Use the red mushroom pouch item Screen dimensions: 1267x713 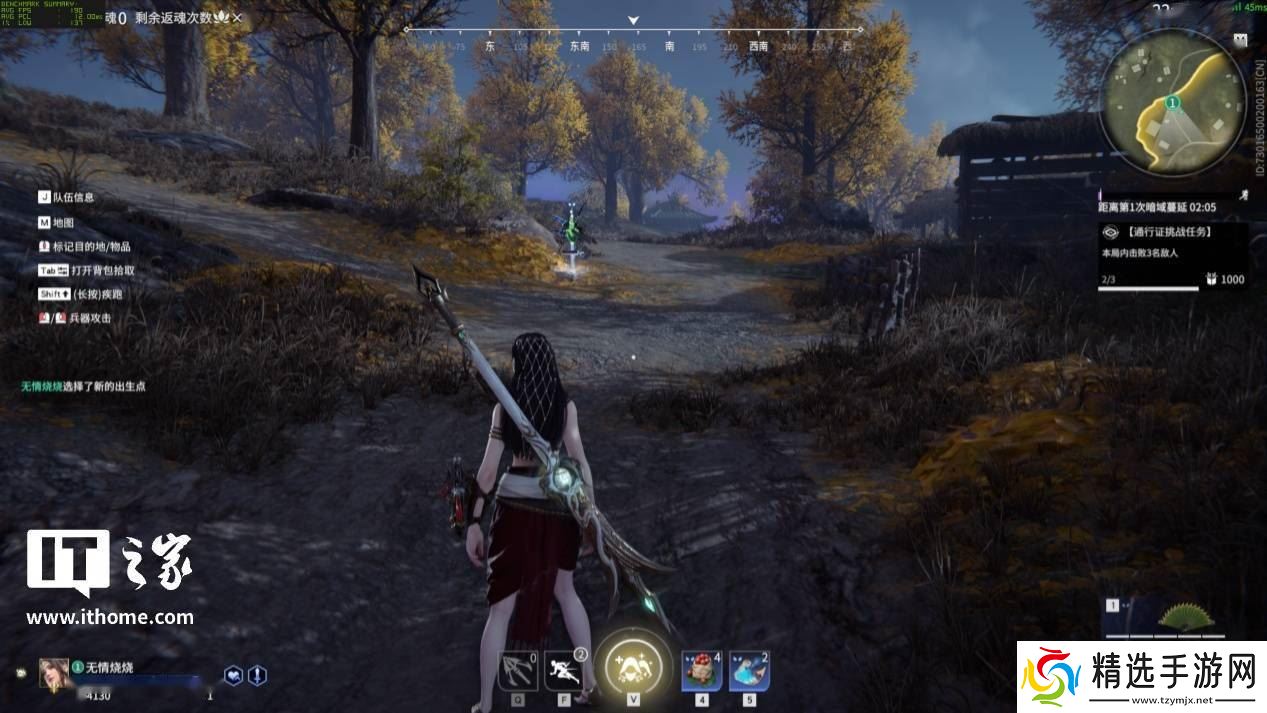tap(702, 670)
